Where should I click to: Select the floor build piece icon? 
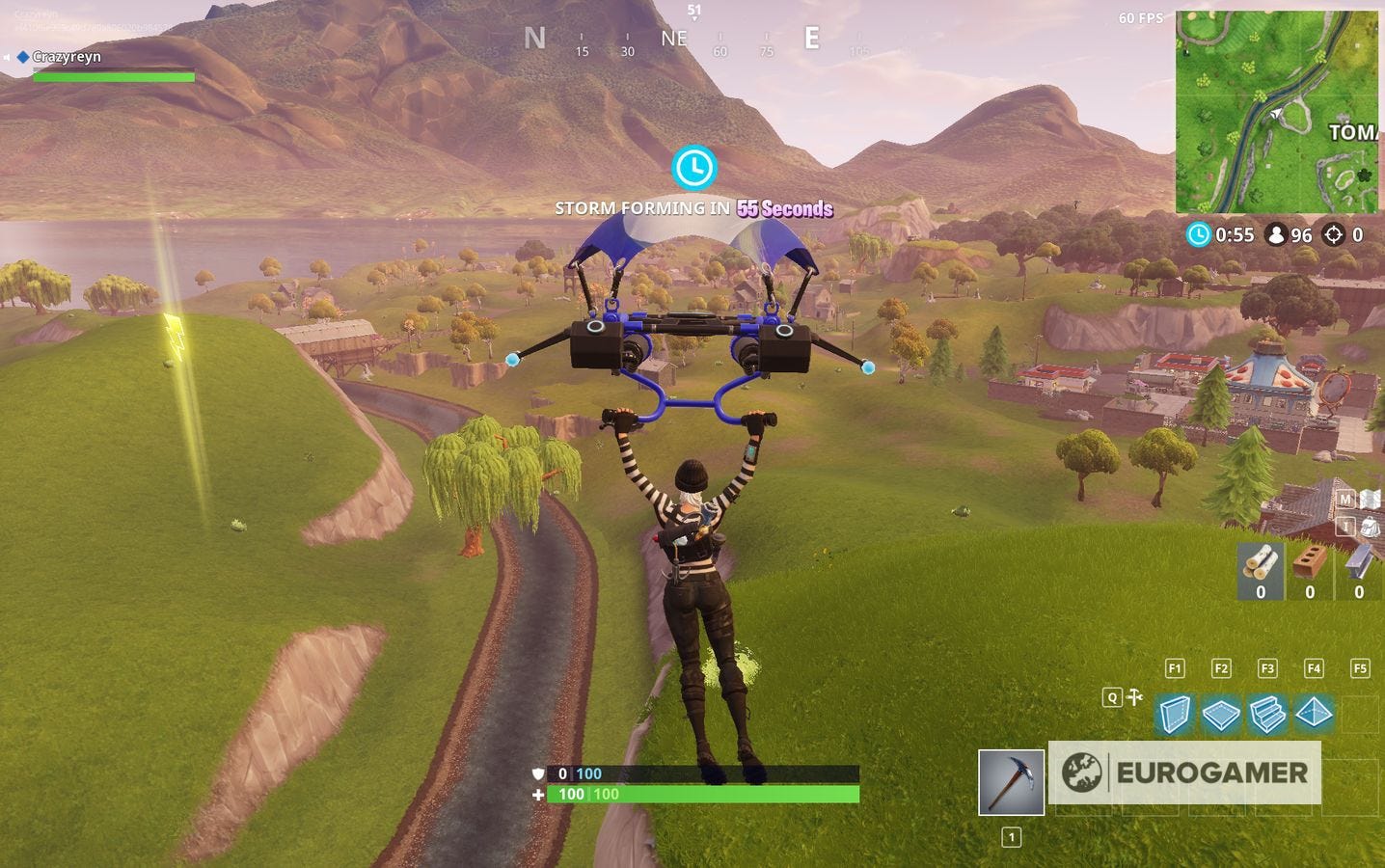(x=1221, y=716)
